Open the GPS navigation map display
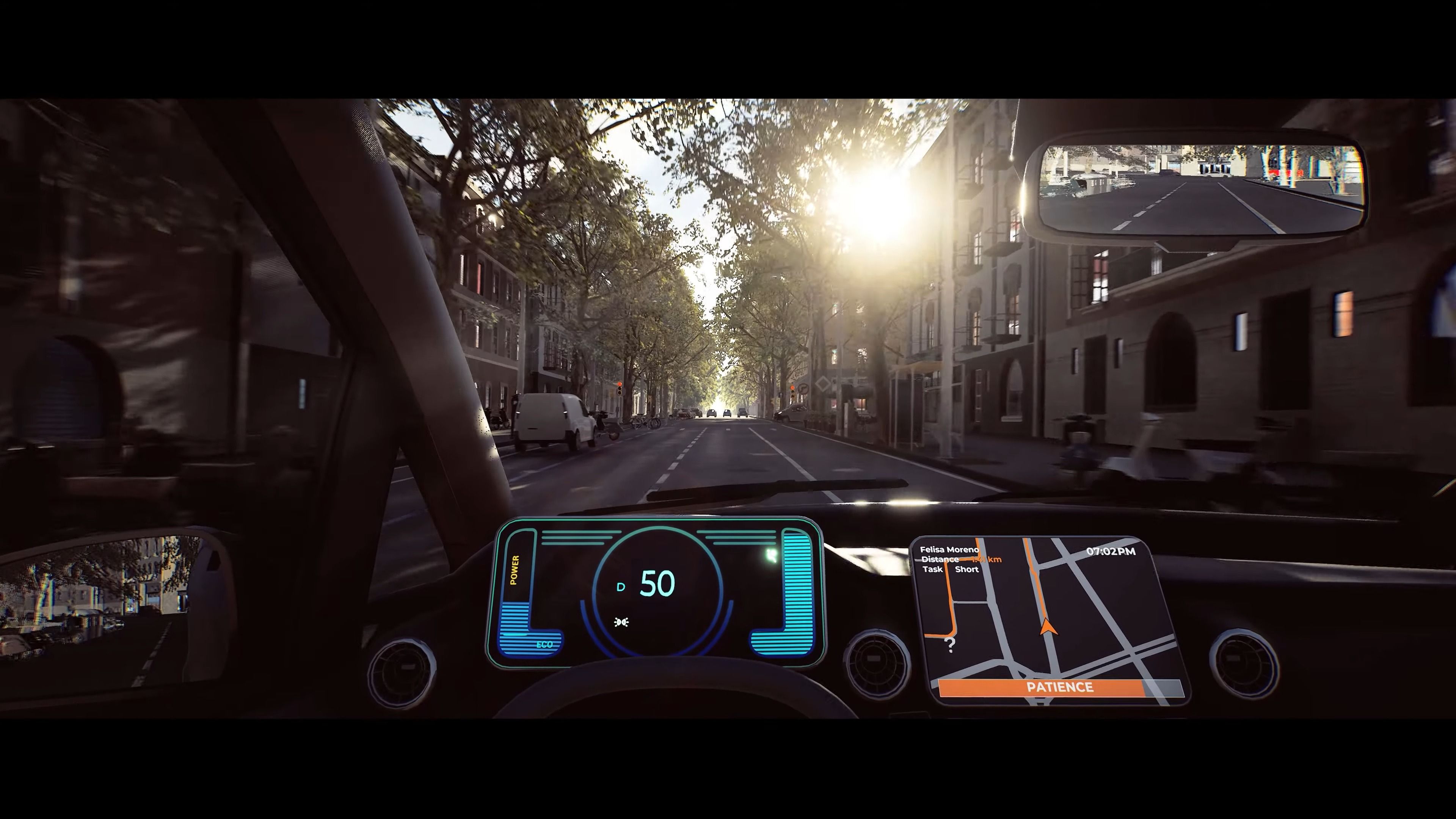Screen dimensions: 1456x819 tap(1050, 621)
